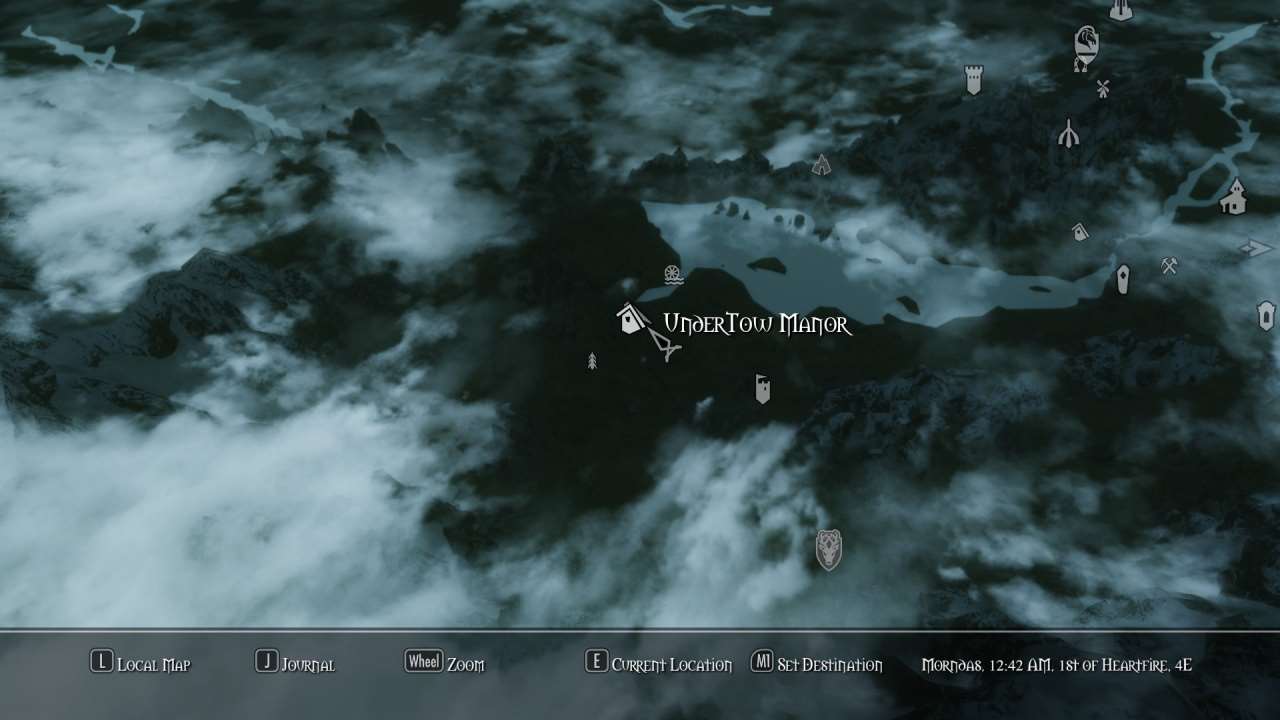This screenshot has height=720, width=1280.
Task: Click the tent camp marker north of the lake
Action: pyautogui.click(x=821, y=165)
